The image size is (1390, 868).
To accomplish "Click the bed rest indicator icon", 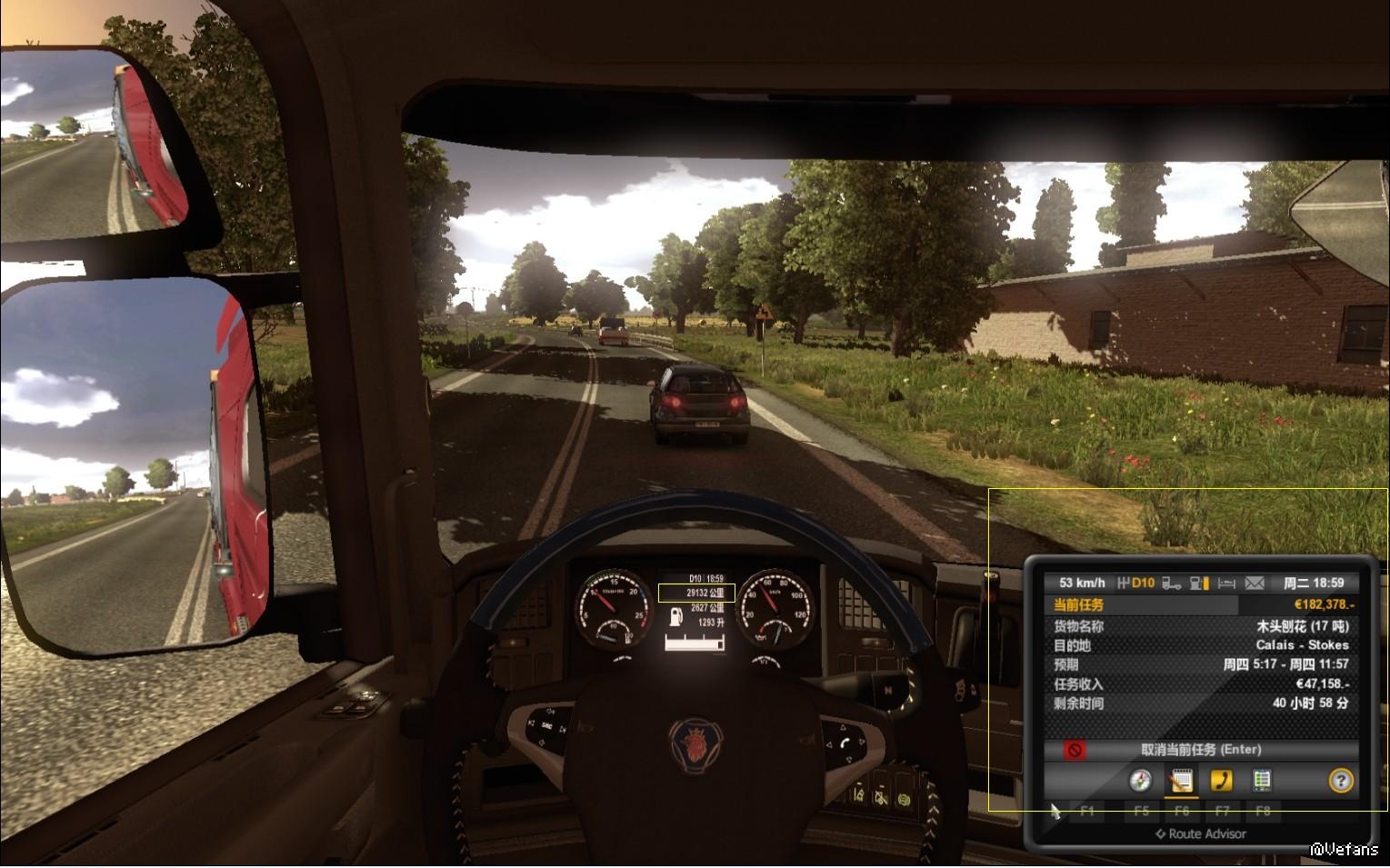I will (1226, 584).
